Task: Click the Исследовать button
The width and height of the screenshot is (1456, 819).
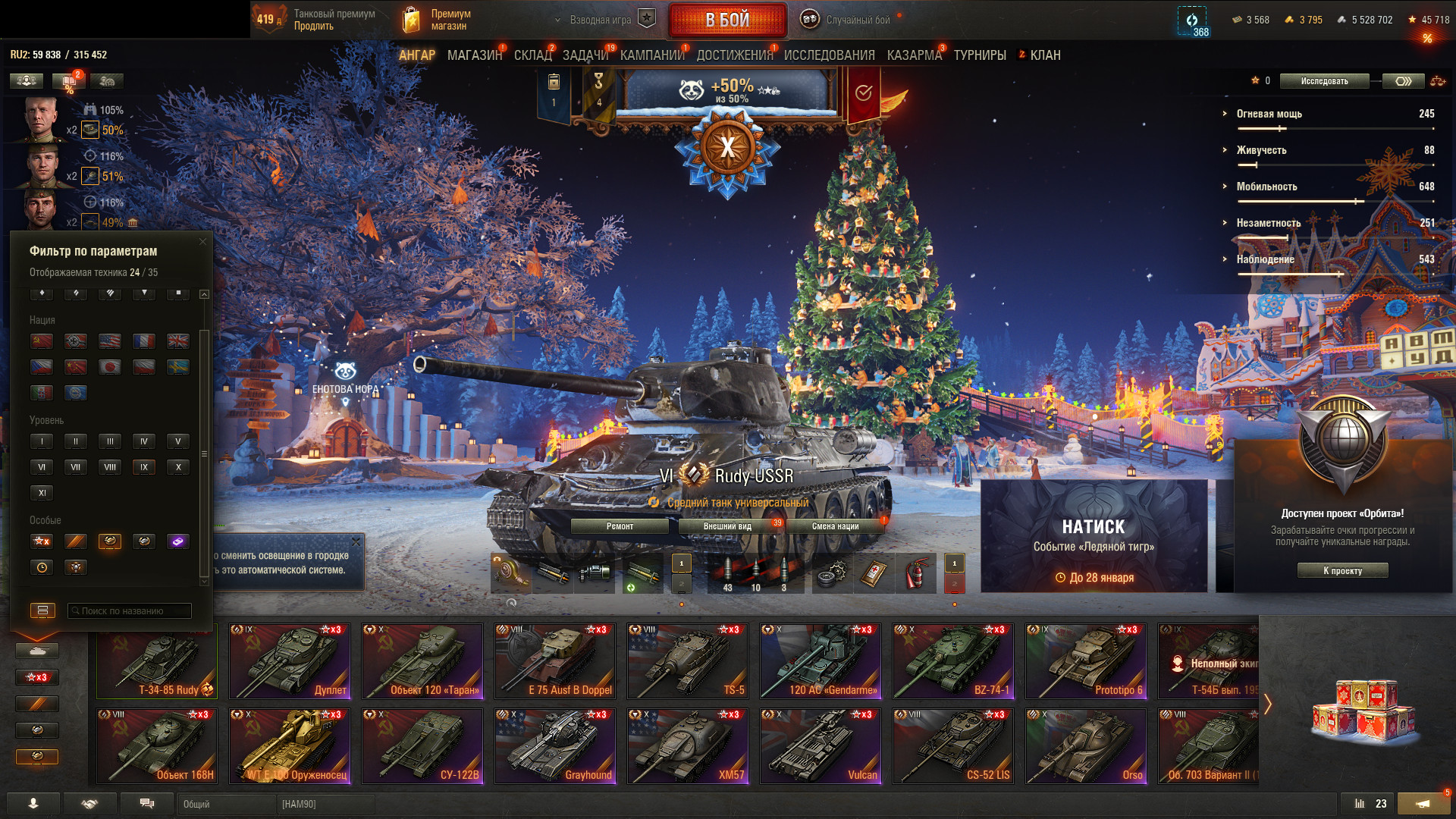Action: tap(1324, 81)
